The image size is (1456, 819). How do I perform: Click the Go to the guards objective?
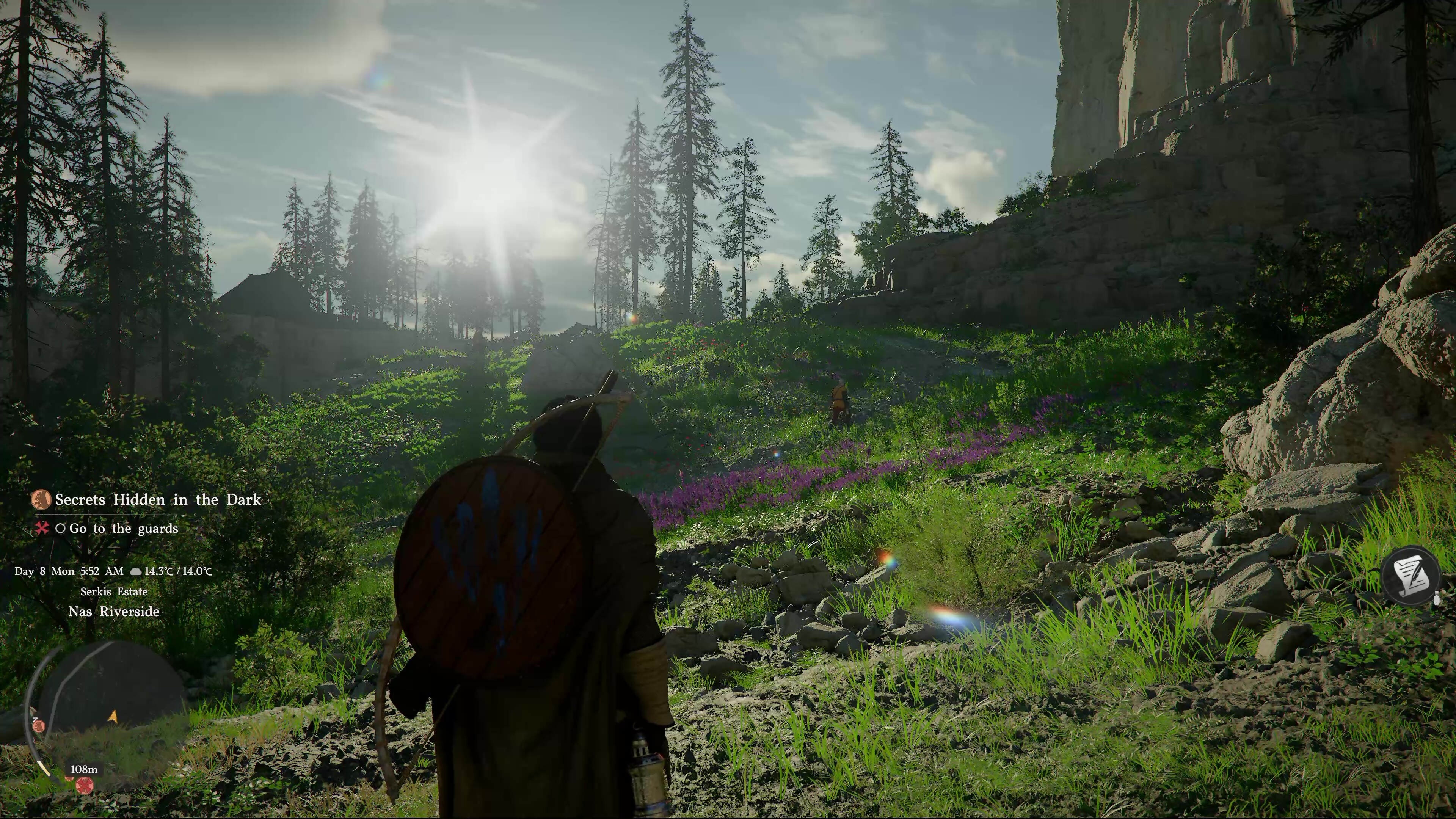coord(123,529)
